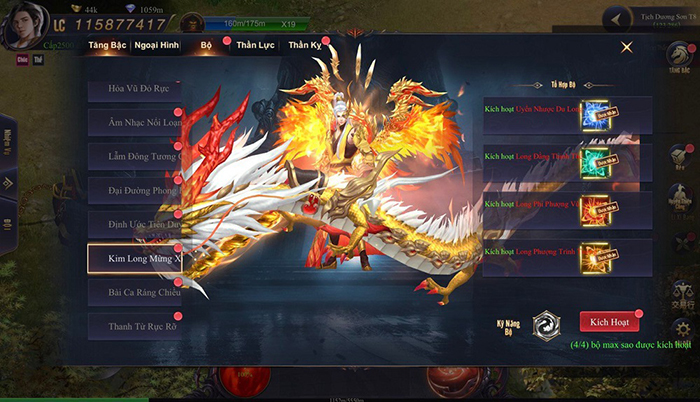This screenshot has width=700, height=402.
Task: Select the Bài Ca Rạng Chiều set
Action: 135,291
